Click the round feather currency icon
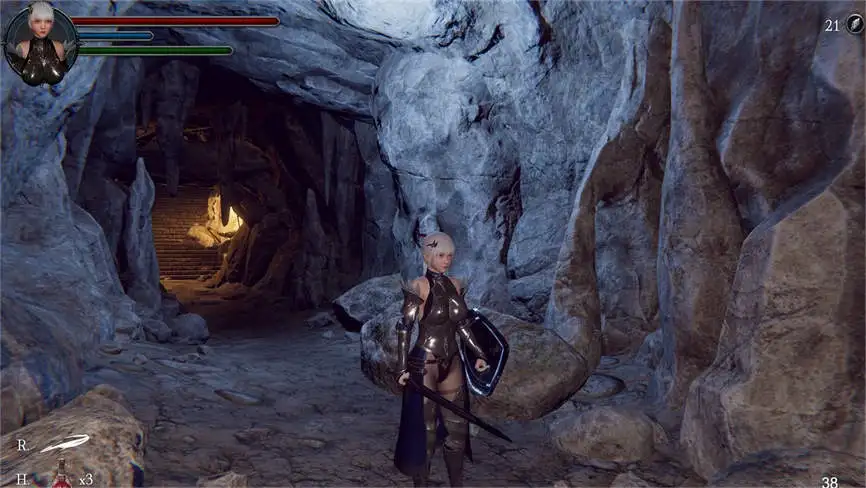Viewport: 866px width, 488px height. pyautogui.click(x=853, y=24)
